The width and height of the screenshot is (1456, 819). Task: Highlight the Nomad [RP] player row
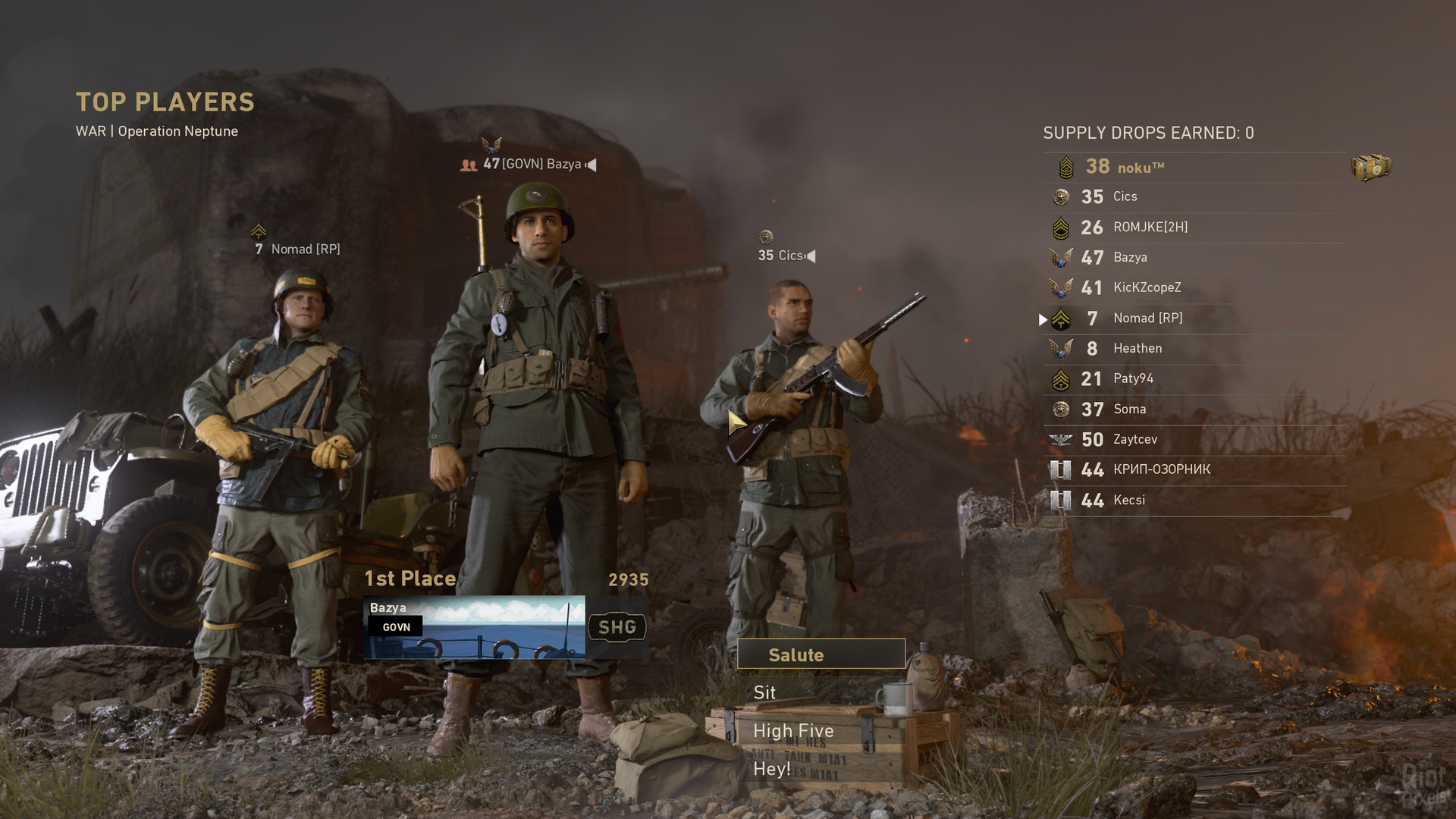(x=1194, y=318)
